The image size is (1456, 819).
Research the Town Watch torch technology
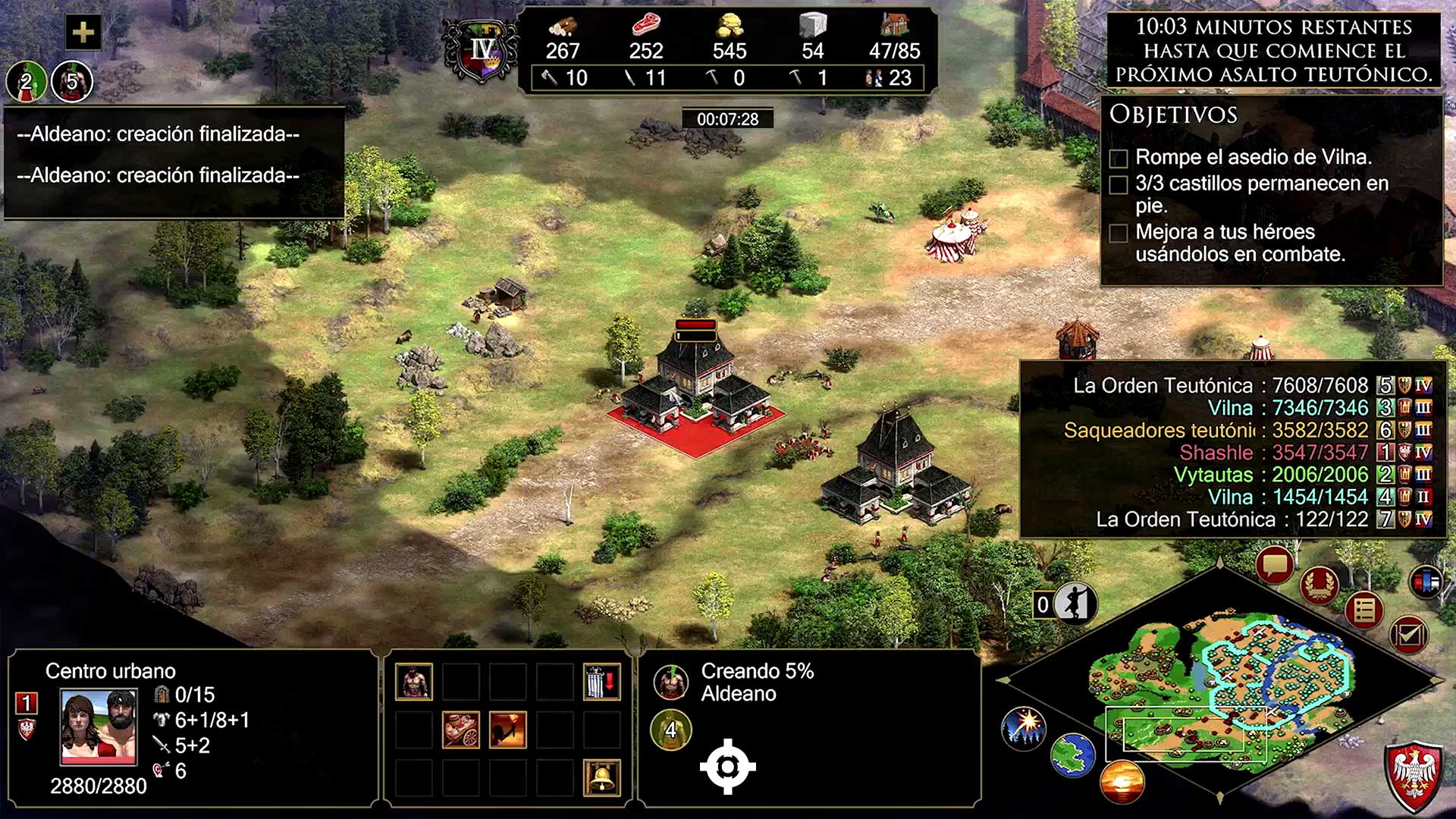point(507,730)
